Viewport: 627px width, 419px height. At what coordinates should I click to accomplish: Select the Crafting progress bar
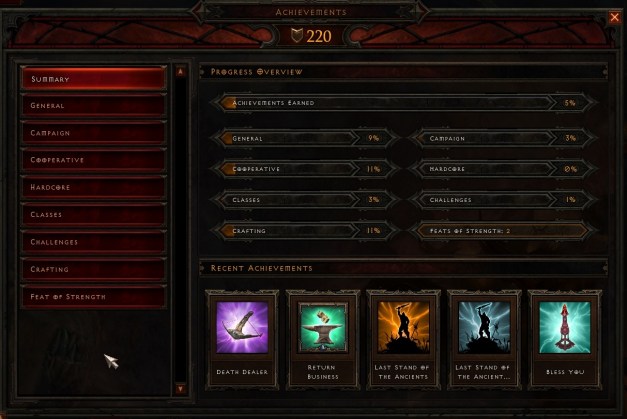click(x=300, y=230)
